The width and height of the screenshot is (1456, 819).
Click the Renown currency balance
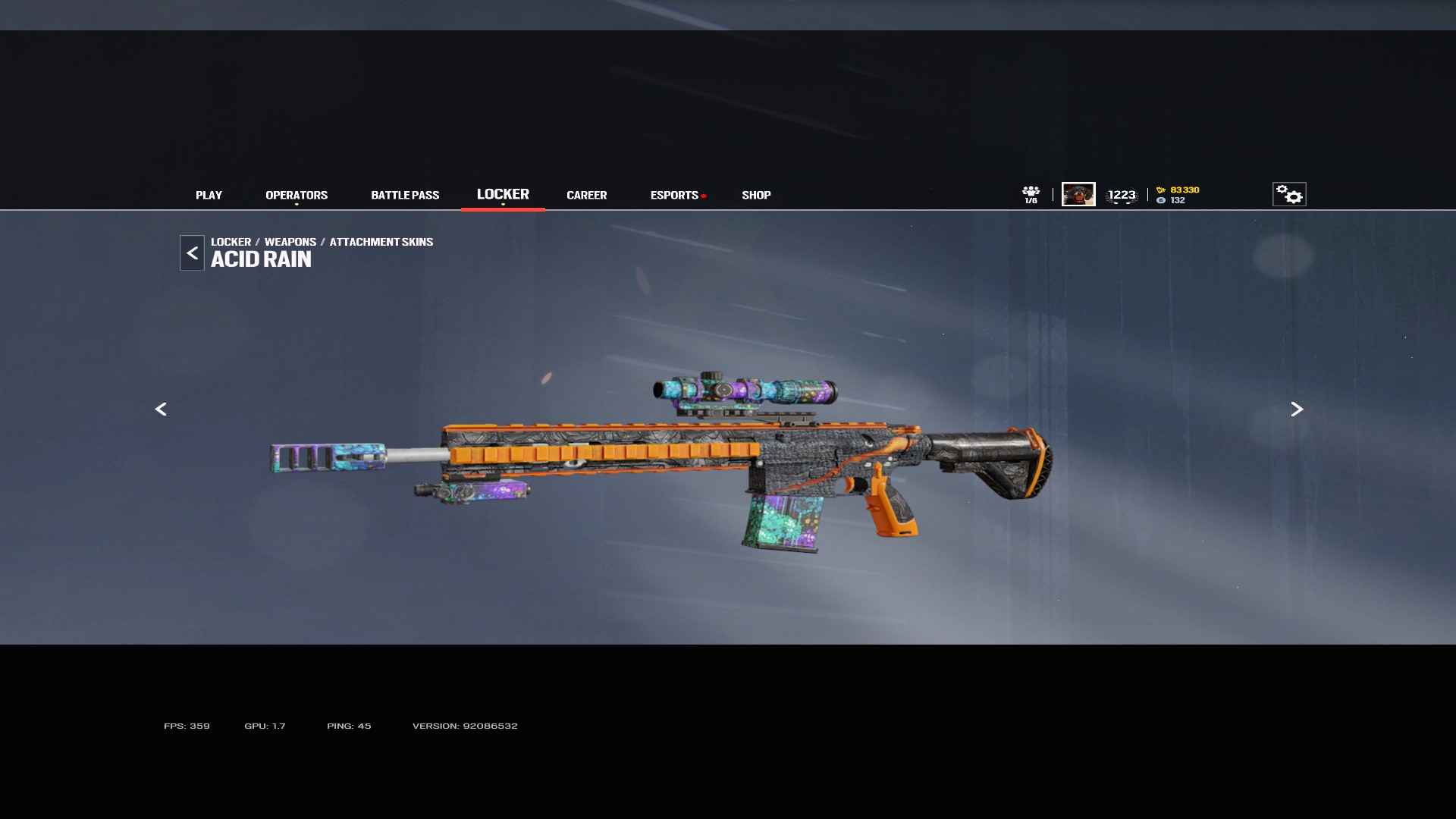[1178, 190]
